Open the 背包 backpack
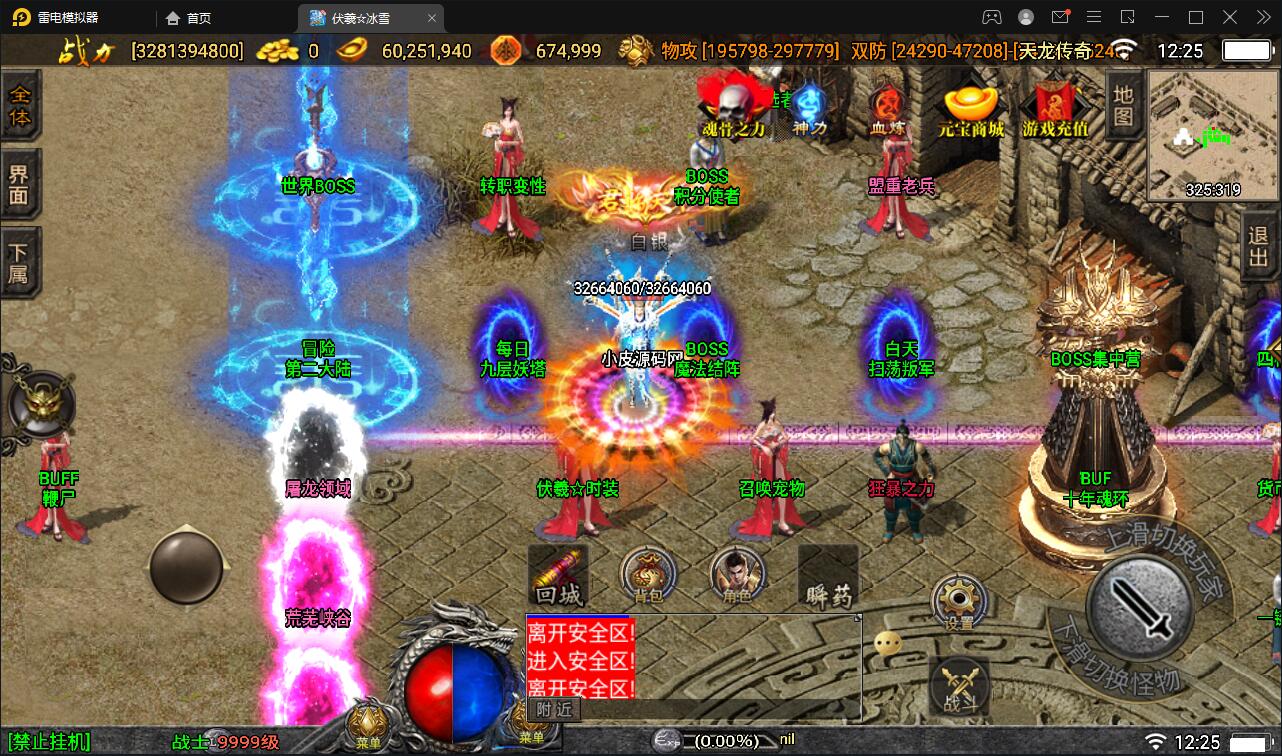This screenshot has width=1282, height=756. pos(648,576)
